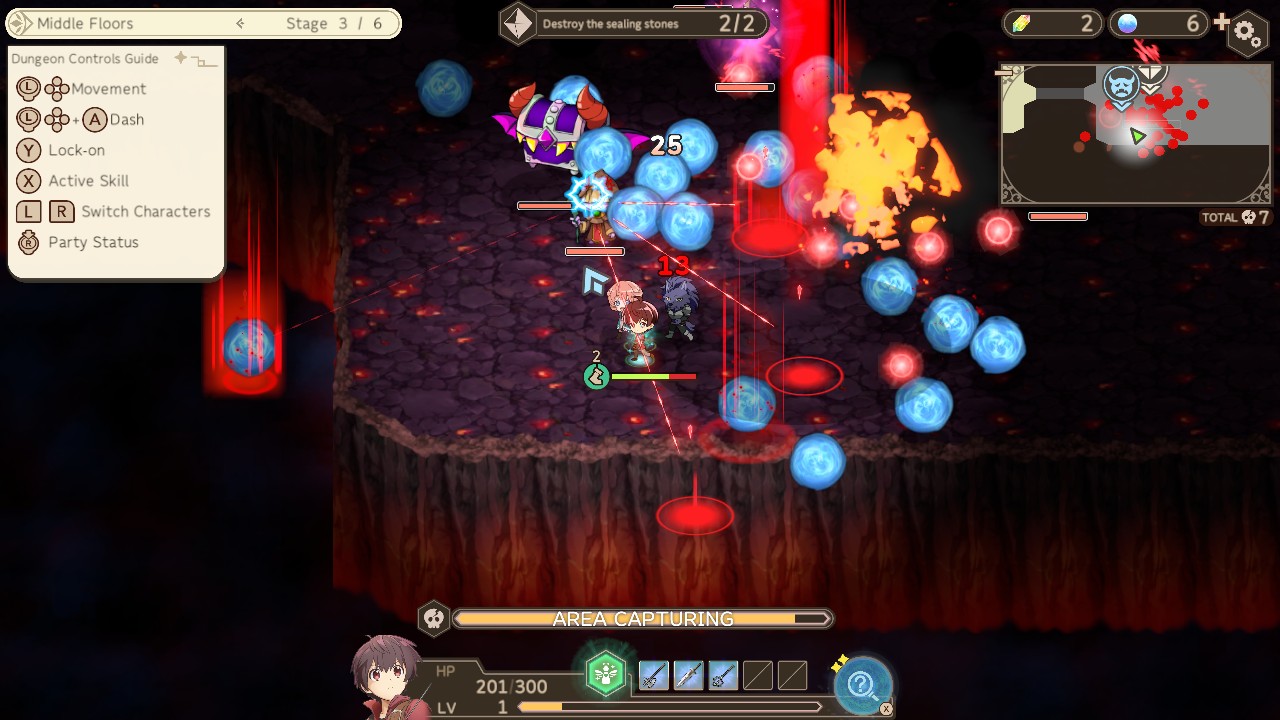Click the AREA CAPTURING progress bar
The width and height of the screenshot is (1280, 720).
pos(640,618)
